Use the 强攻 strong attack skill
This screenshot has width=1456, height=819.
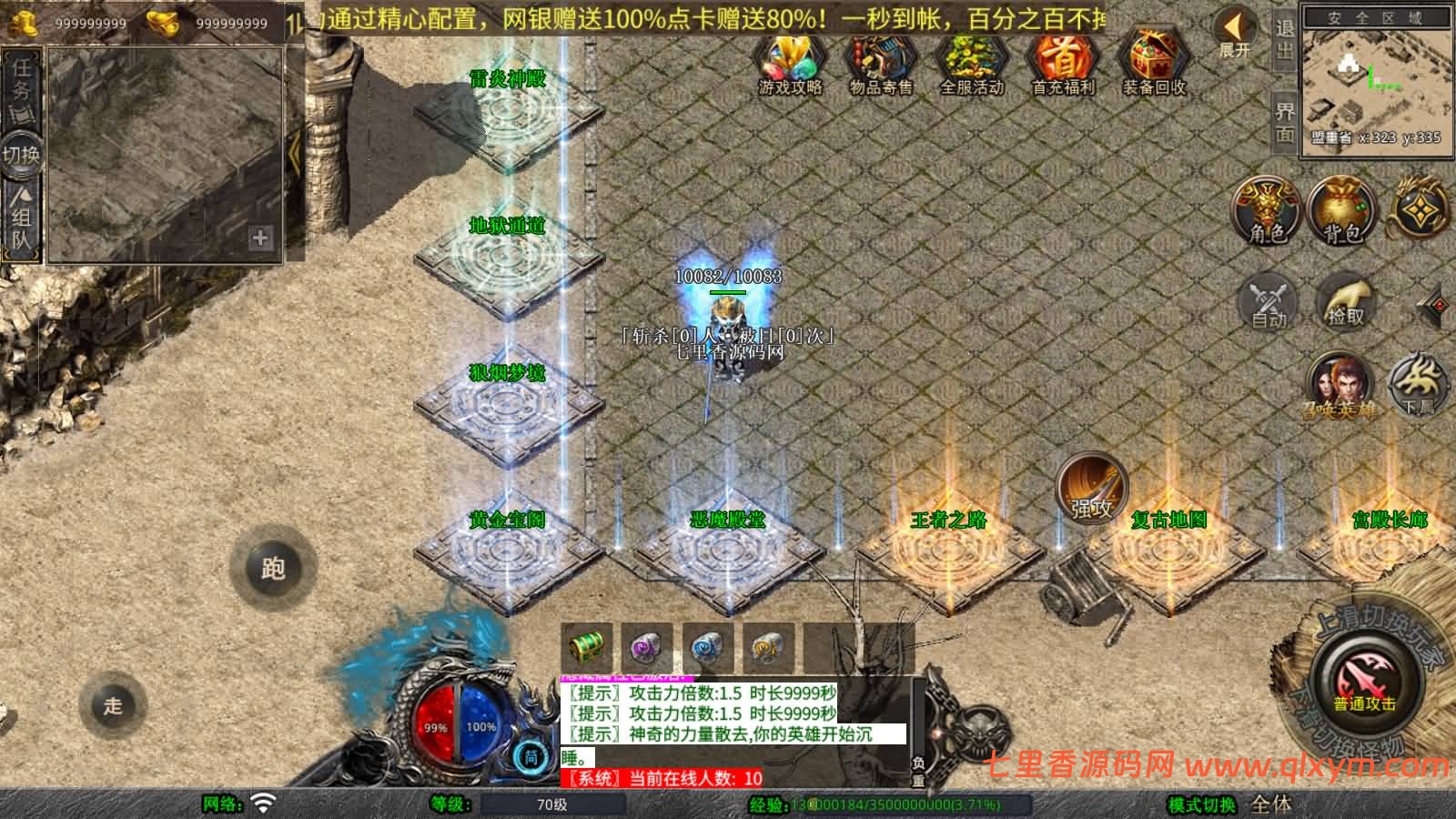point(1091,488)
